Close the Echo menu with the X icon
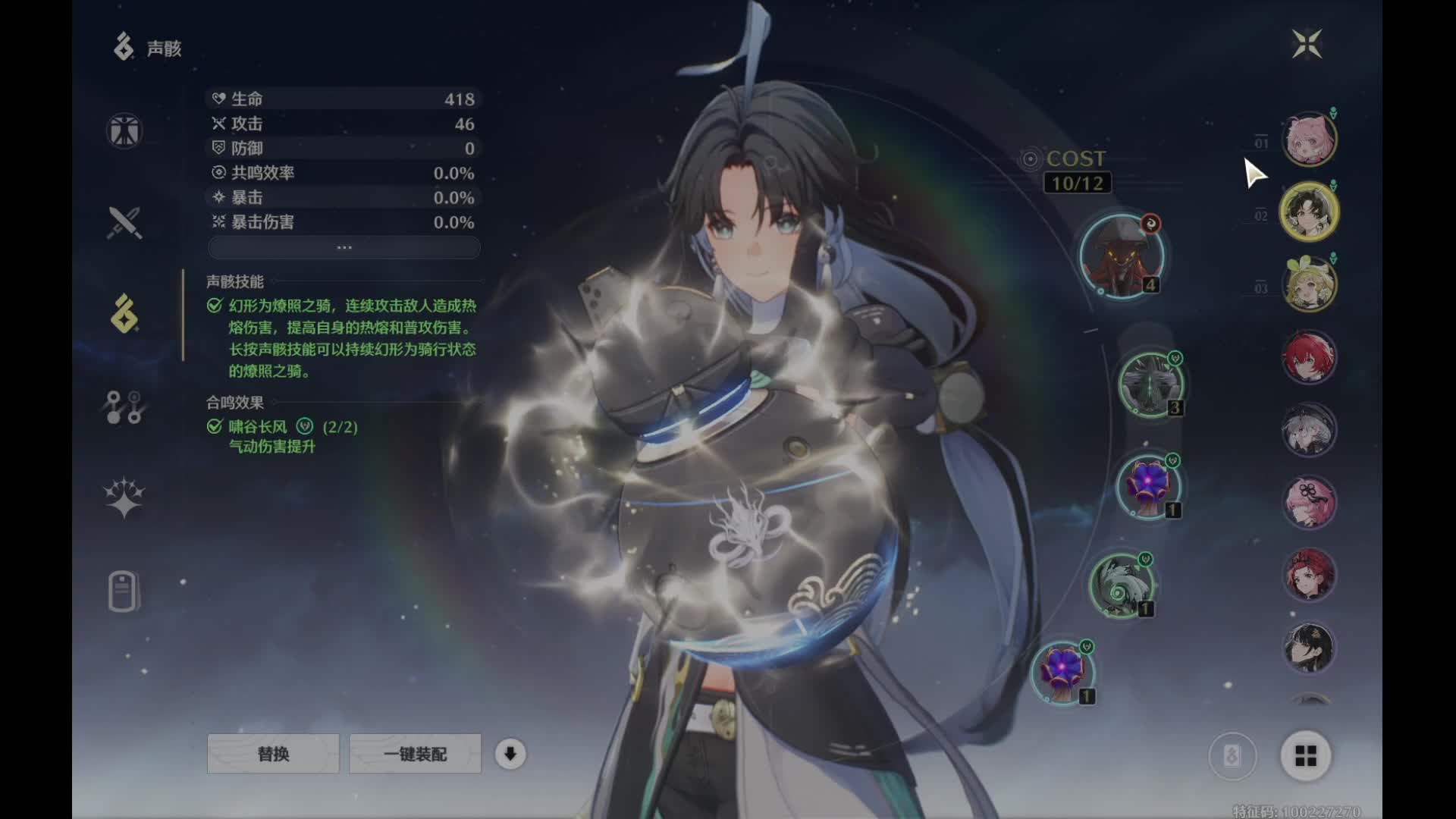1456x819 pixels. tap(1307, 44)
